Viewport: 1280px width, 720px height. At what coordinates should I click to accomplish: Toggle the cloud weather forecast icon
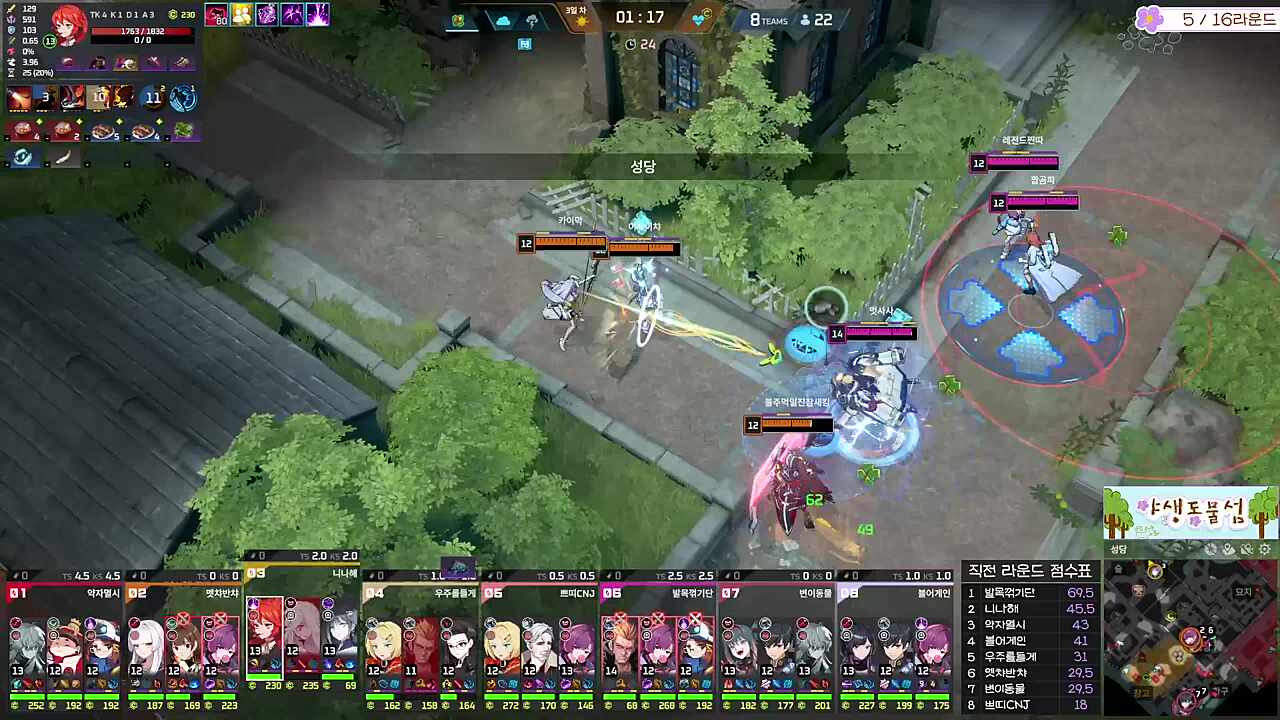503,21
